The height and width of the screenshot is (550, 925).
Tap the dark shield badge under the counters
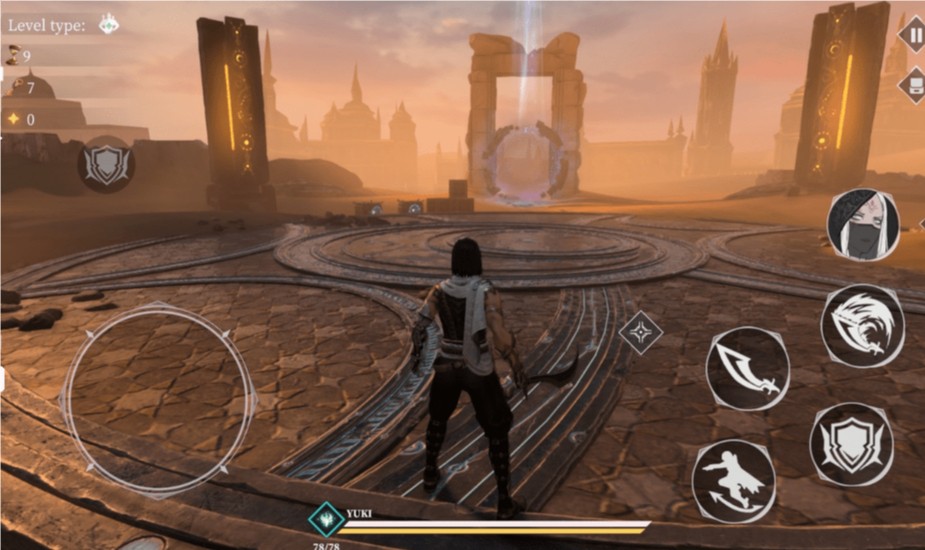point(105,164)
